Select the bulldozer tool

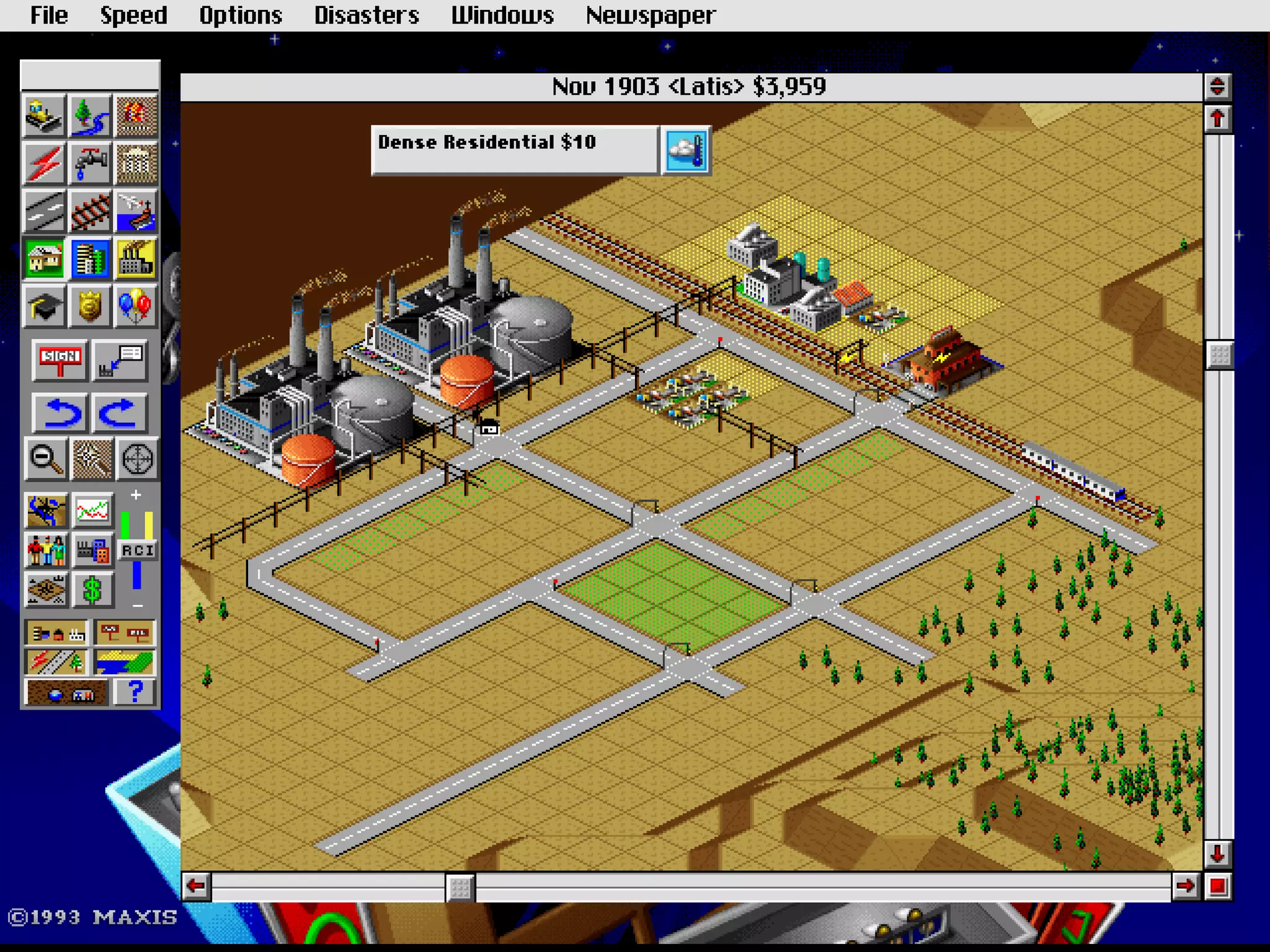pos(43,116)
